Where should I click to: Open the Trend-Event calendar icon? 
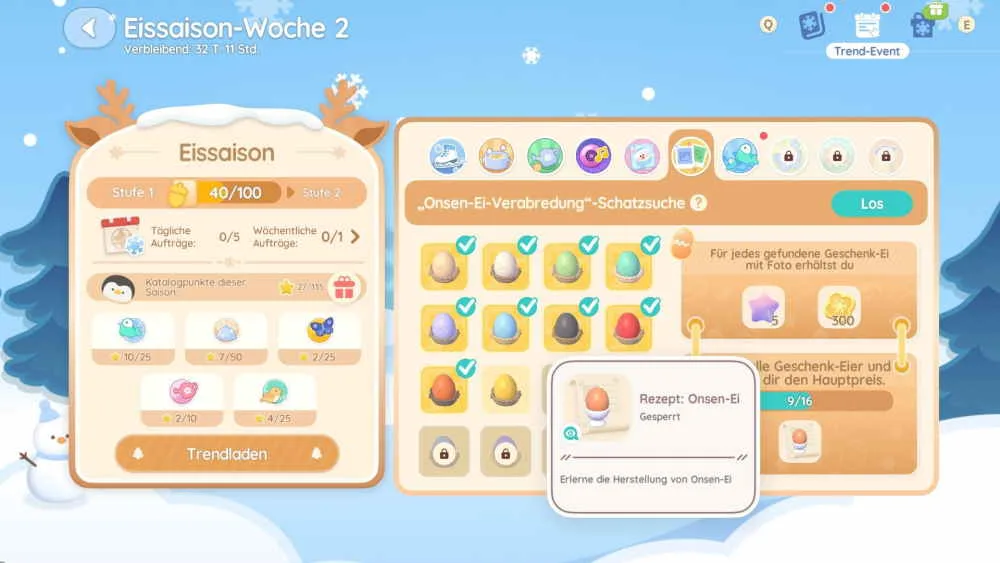click(867, 26)
